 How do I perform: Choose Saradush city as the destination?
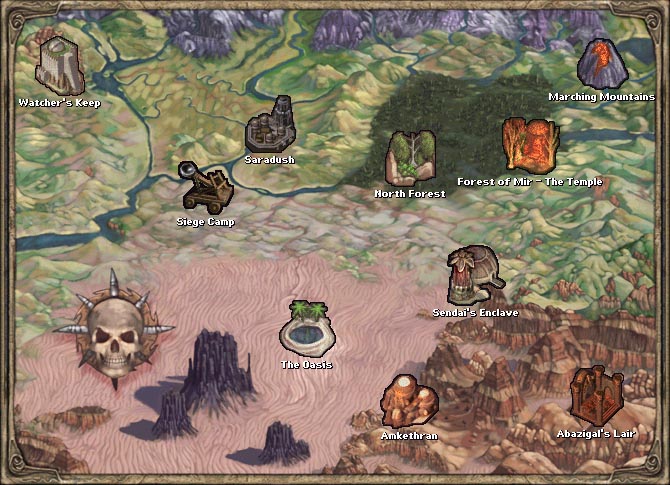(x=270, y=126)
